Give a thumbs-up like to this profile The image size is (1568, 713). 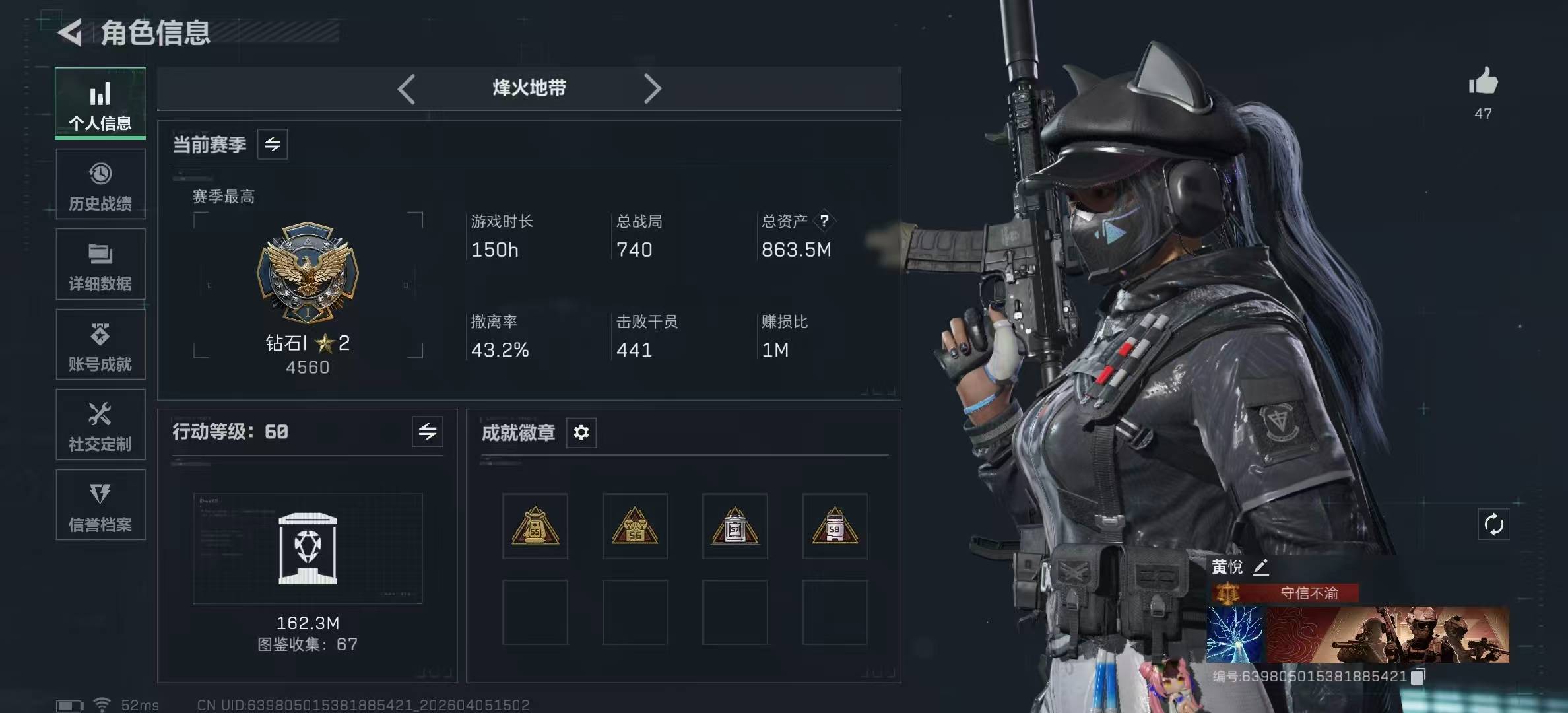click(1483, 82)
